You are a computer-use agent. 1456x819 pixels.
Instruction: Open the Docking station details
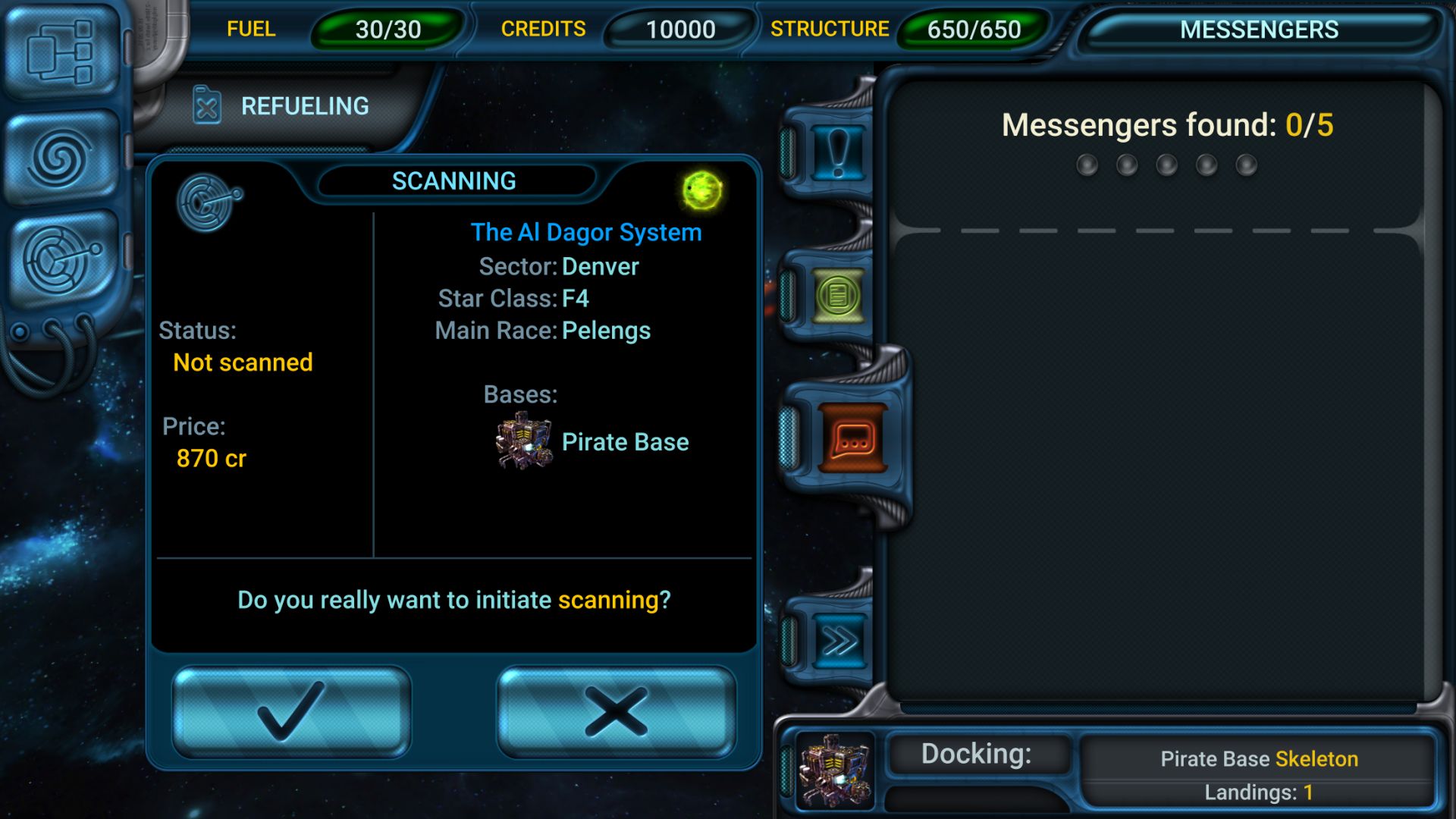point(977,755)
